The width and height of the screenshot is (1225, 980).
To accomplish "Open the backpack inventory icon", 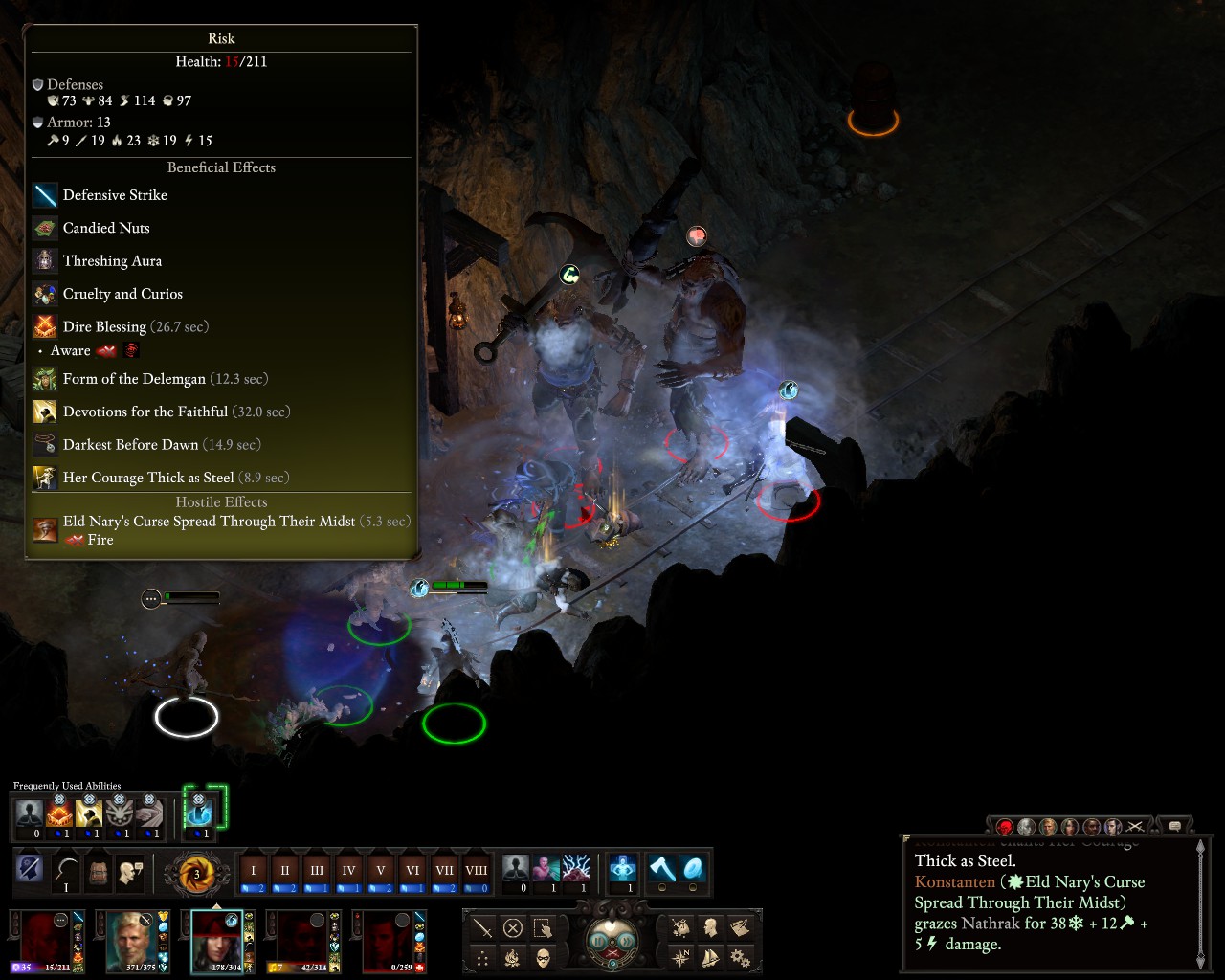I will [x=99, y=871].
